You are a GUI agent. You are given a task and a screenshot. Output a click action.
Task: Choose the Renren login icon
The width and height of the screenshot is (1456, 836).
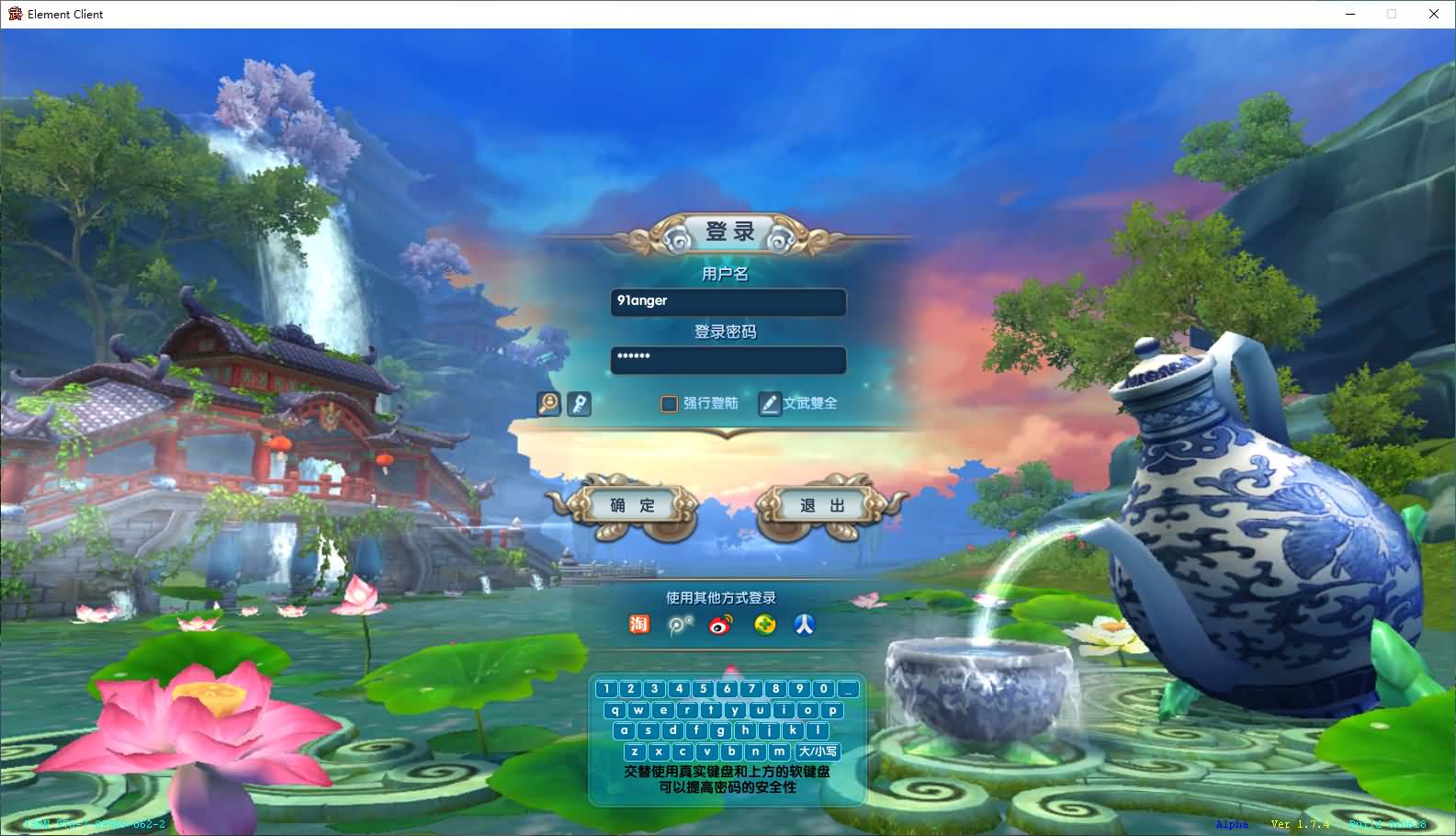tap(803, 624)
